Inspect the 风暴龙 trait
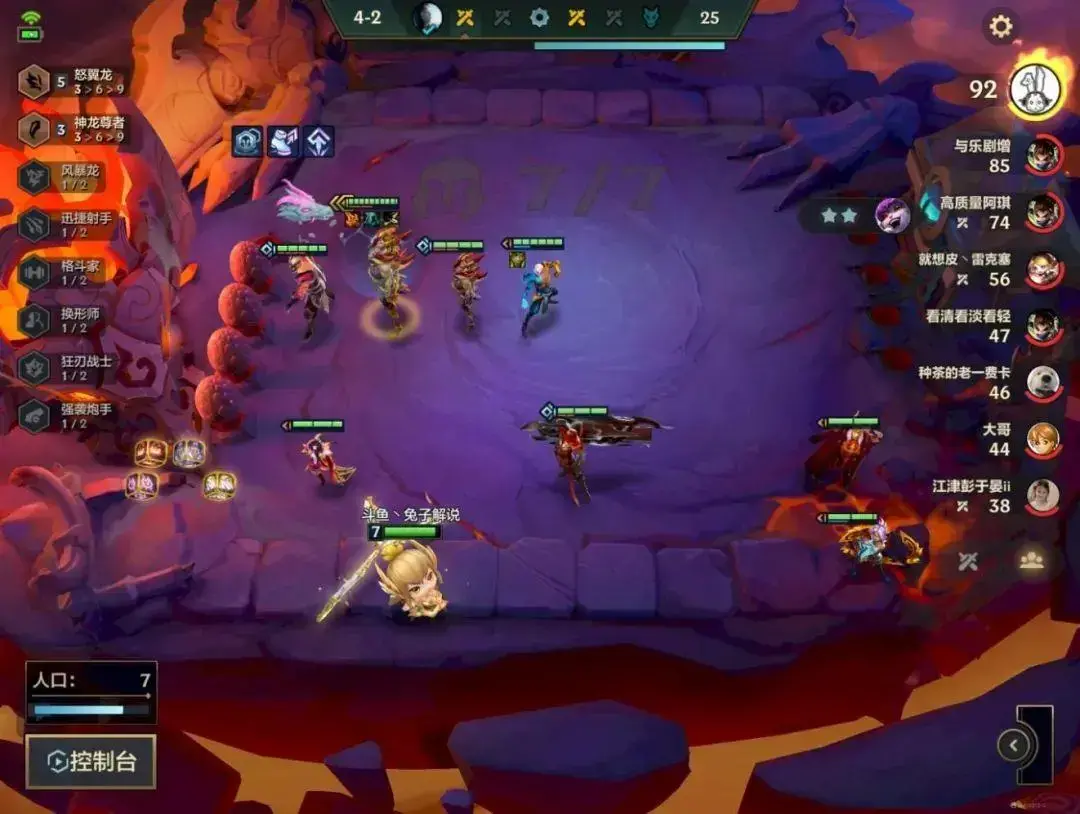1080x814 pixels. (70, 177)
